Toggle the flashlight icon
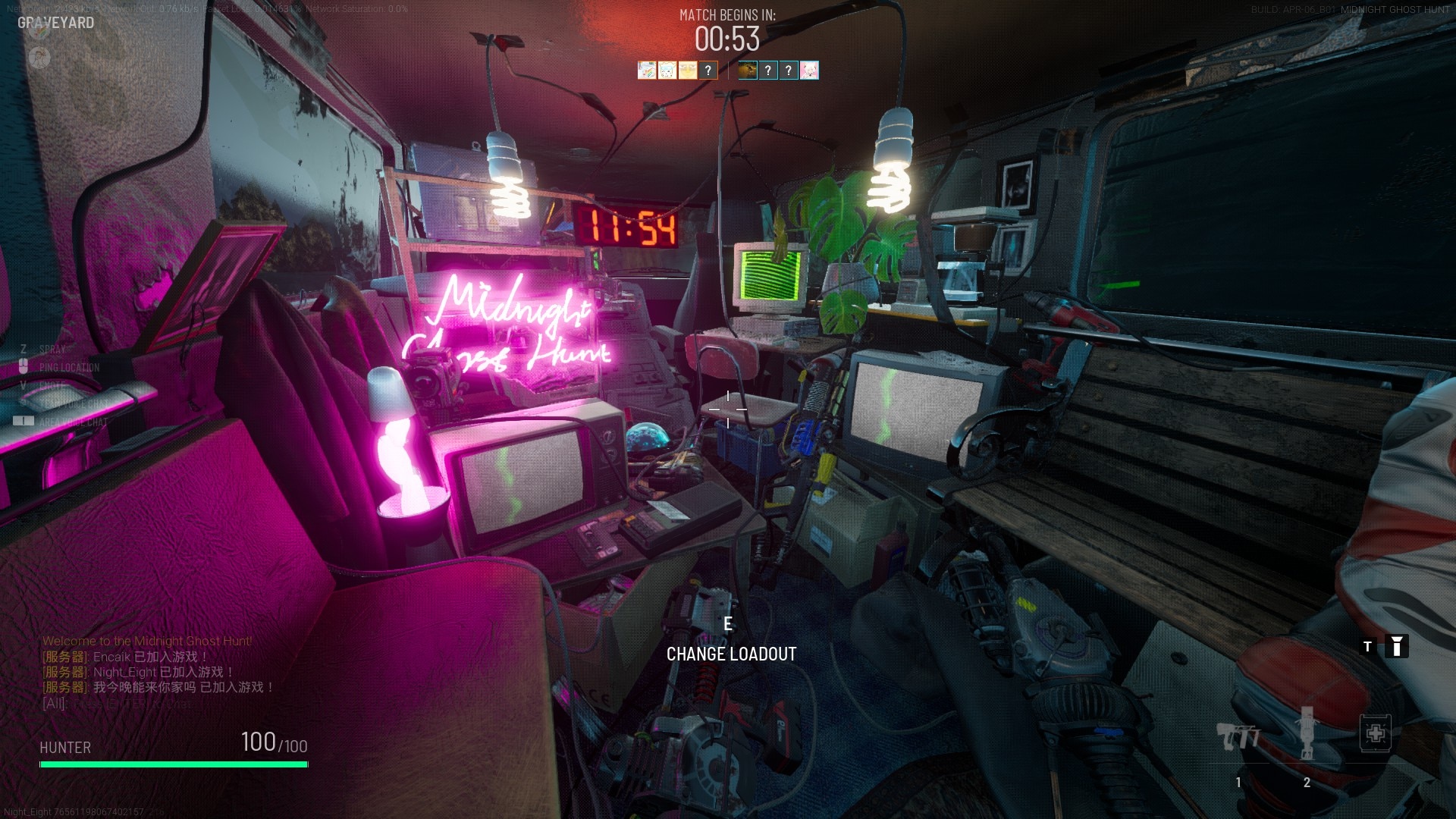 click(x=1396, y=646)
